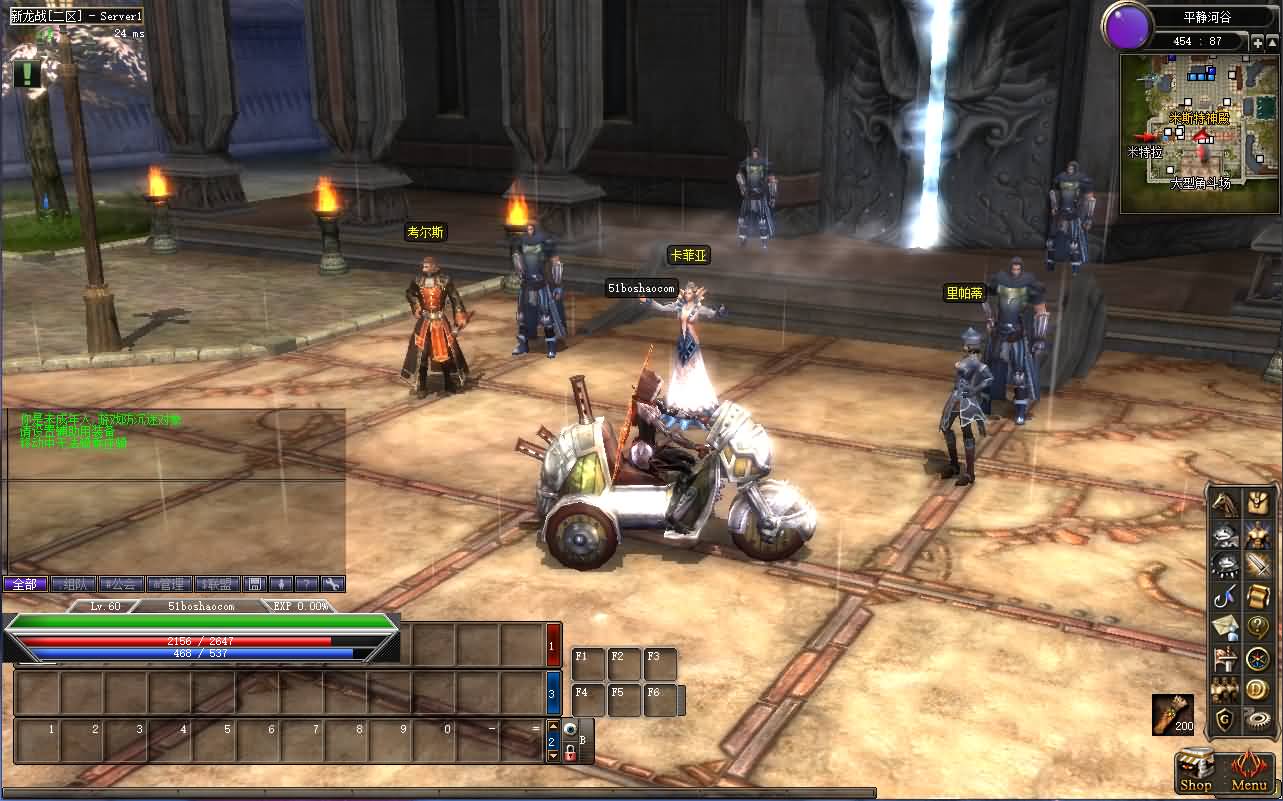This screenshot has height=801, width=1283.
Task: Open the game Menu
Action: point(1249,772)
